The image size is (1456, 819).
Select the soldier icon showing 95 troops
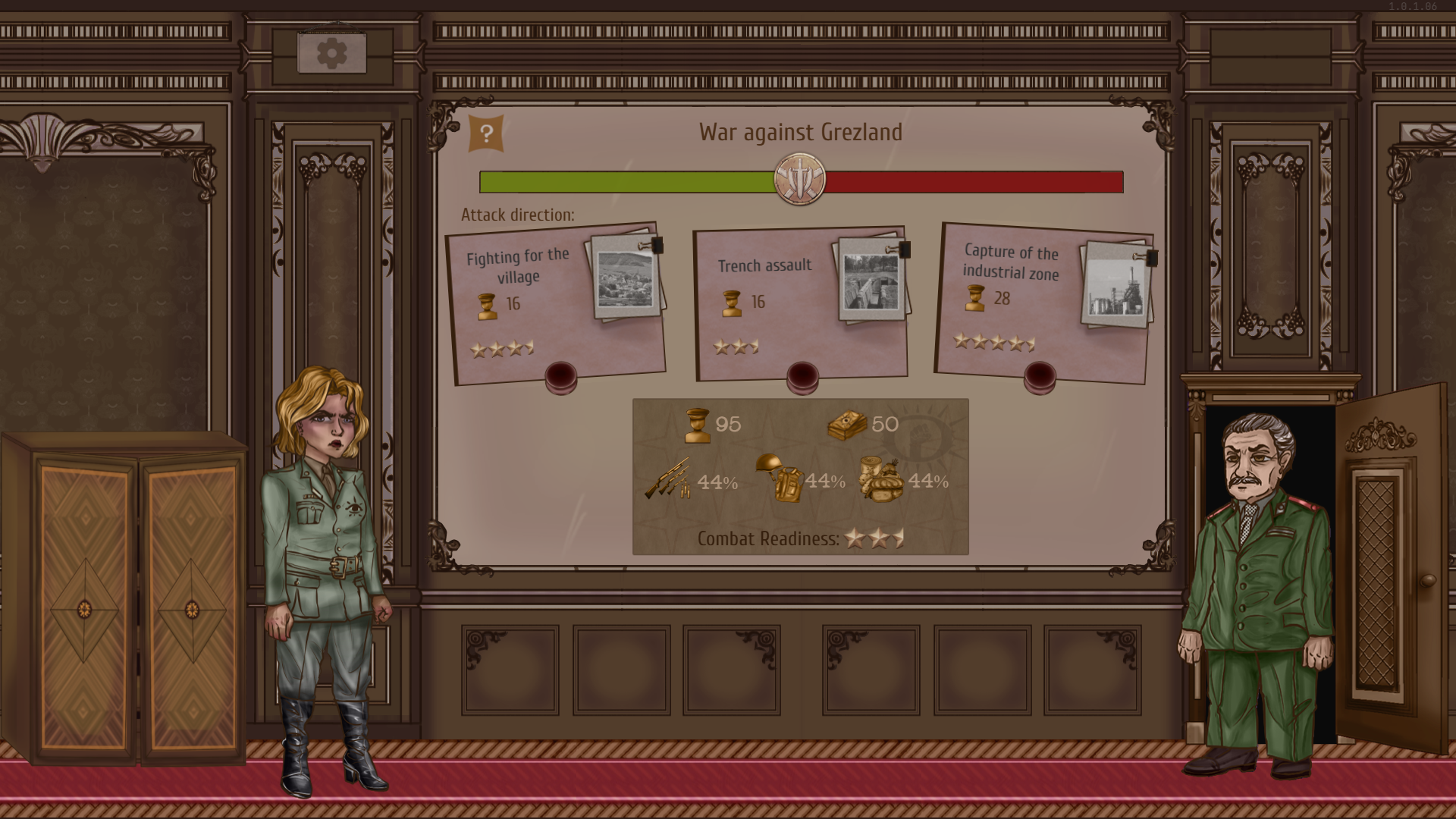pyautogui.click(x=699, y=424)
